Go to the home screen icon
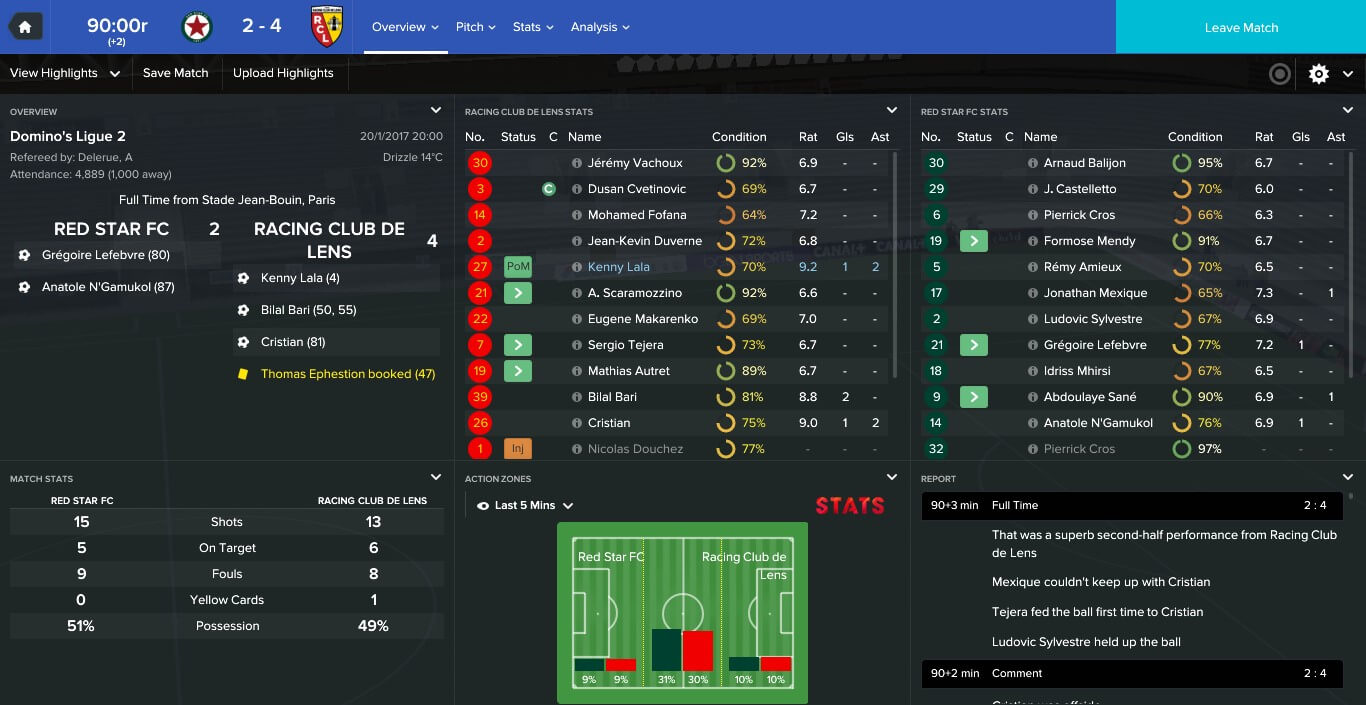The height and width of the screenshot is (705, 1366). tap(25, 27)
